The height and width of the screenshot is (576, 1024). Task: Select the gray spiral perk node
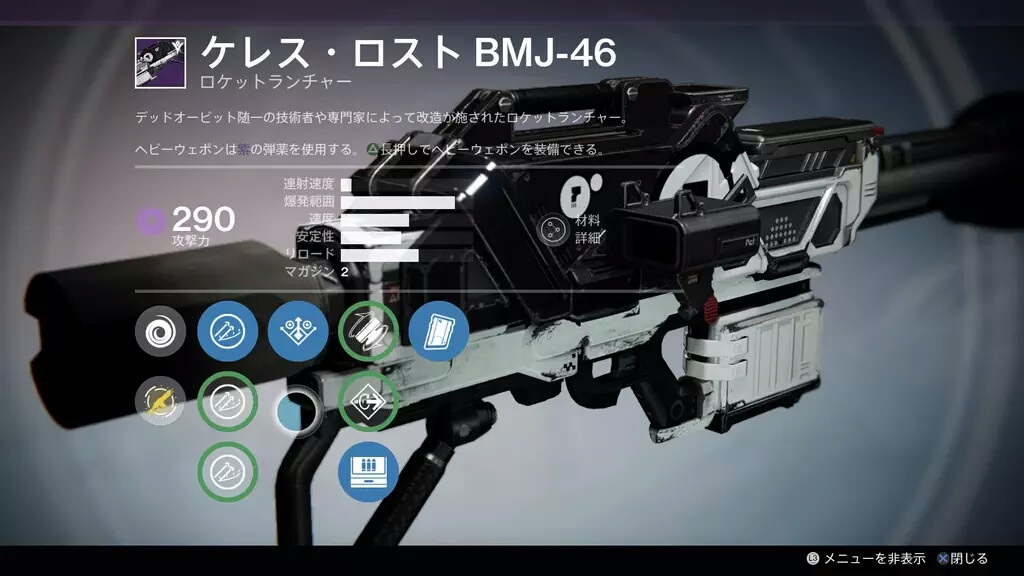click(x=161, y=333)
